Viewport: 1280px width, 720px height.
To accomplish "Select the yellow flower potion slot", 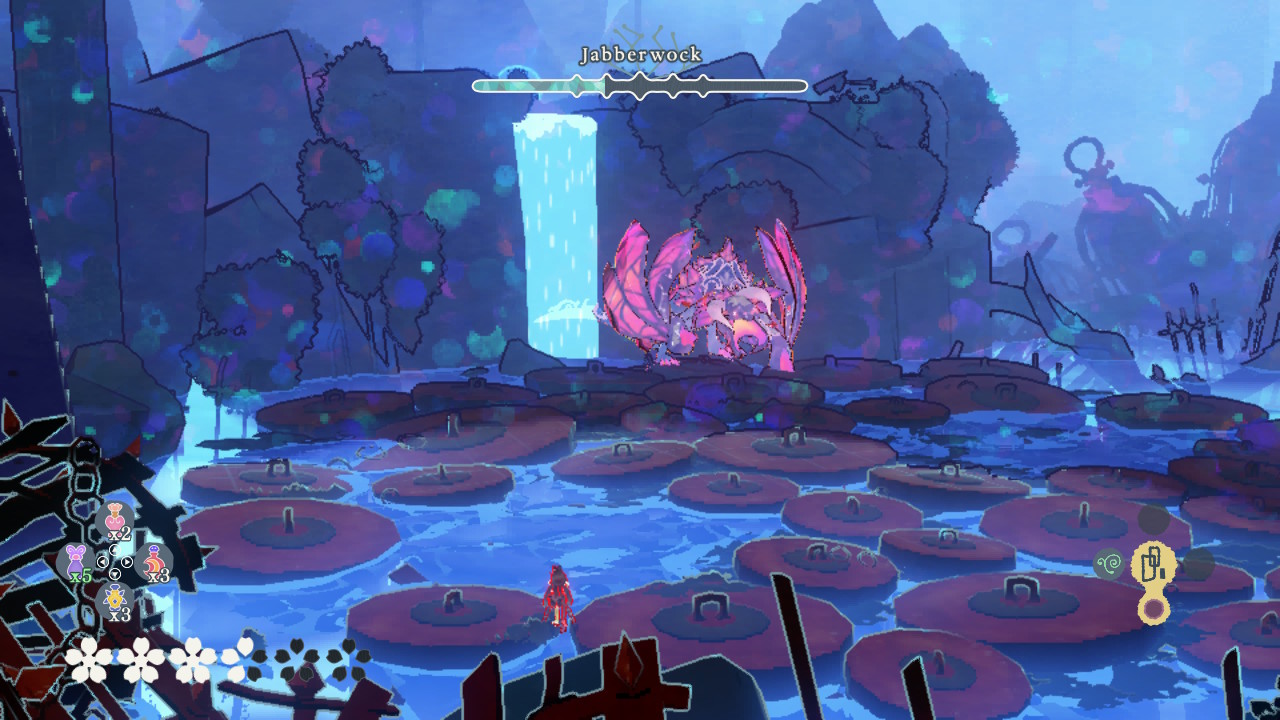I will point(116,600).
